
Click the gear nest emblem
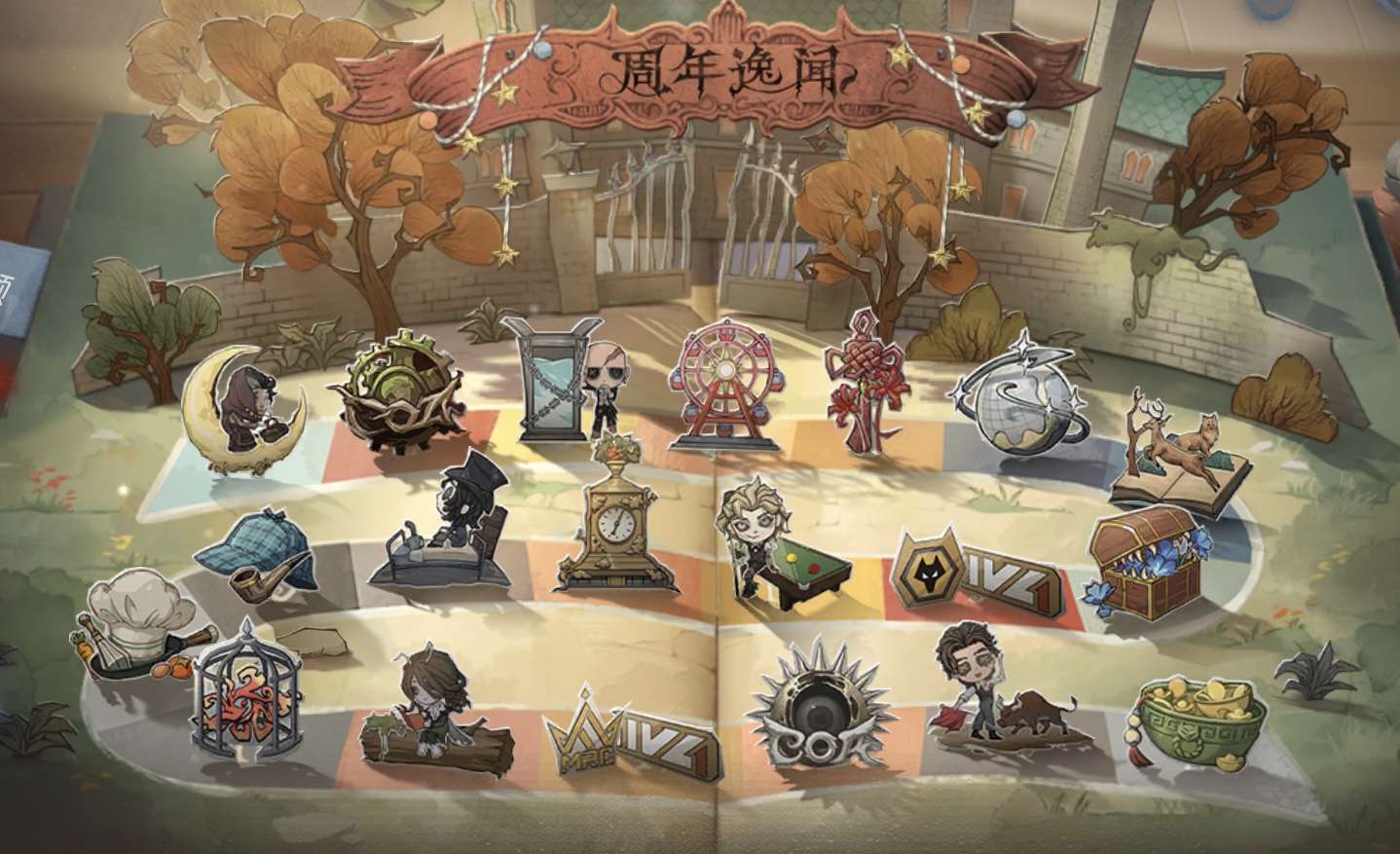click(399, 394)
